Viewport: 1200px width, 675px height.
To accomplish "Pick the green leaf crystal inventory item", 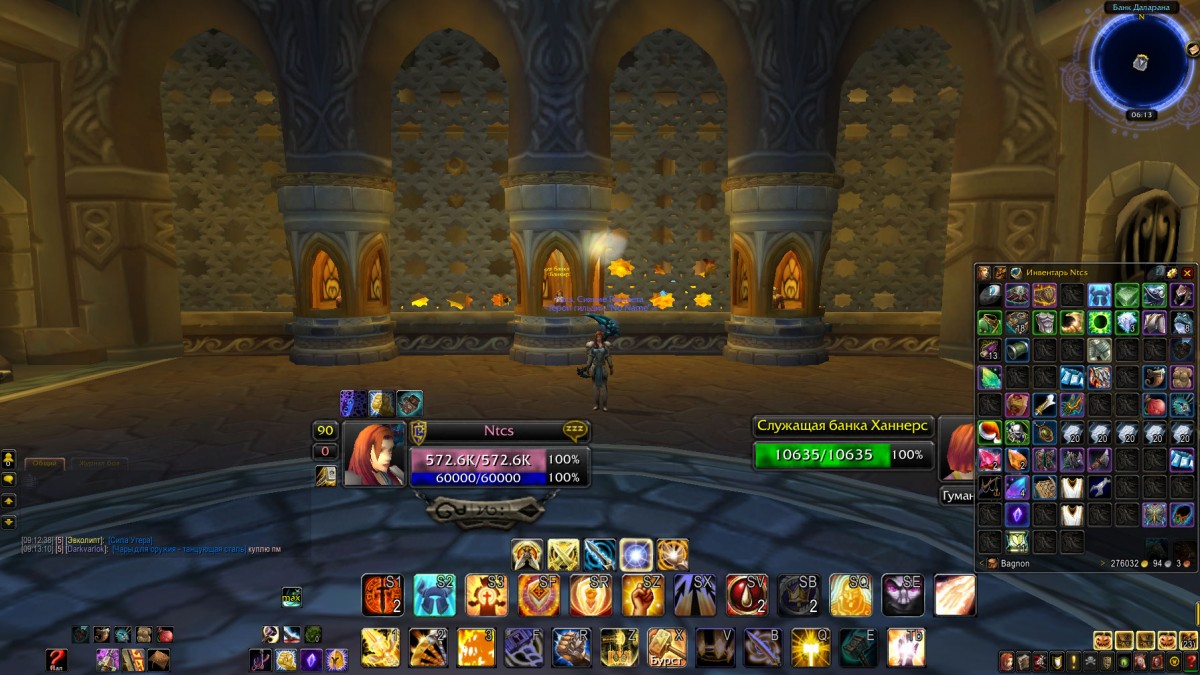I will point(990,377).
